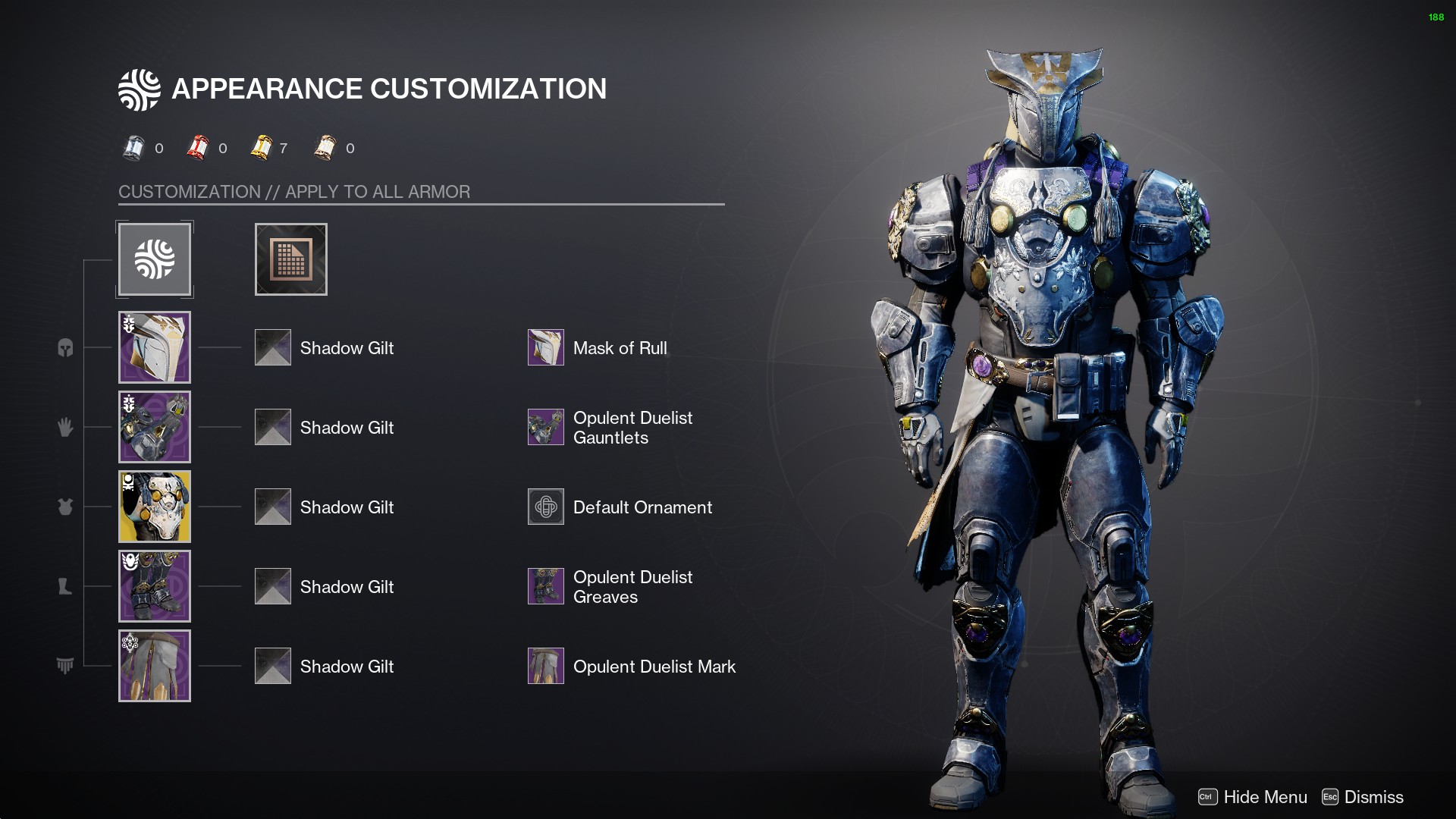Open the Opulent Duelist Greaves ornament
This screenshot has width=1456, height=819.
[x=546, y=586]
